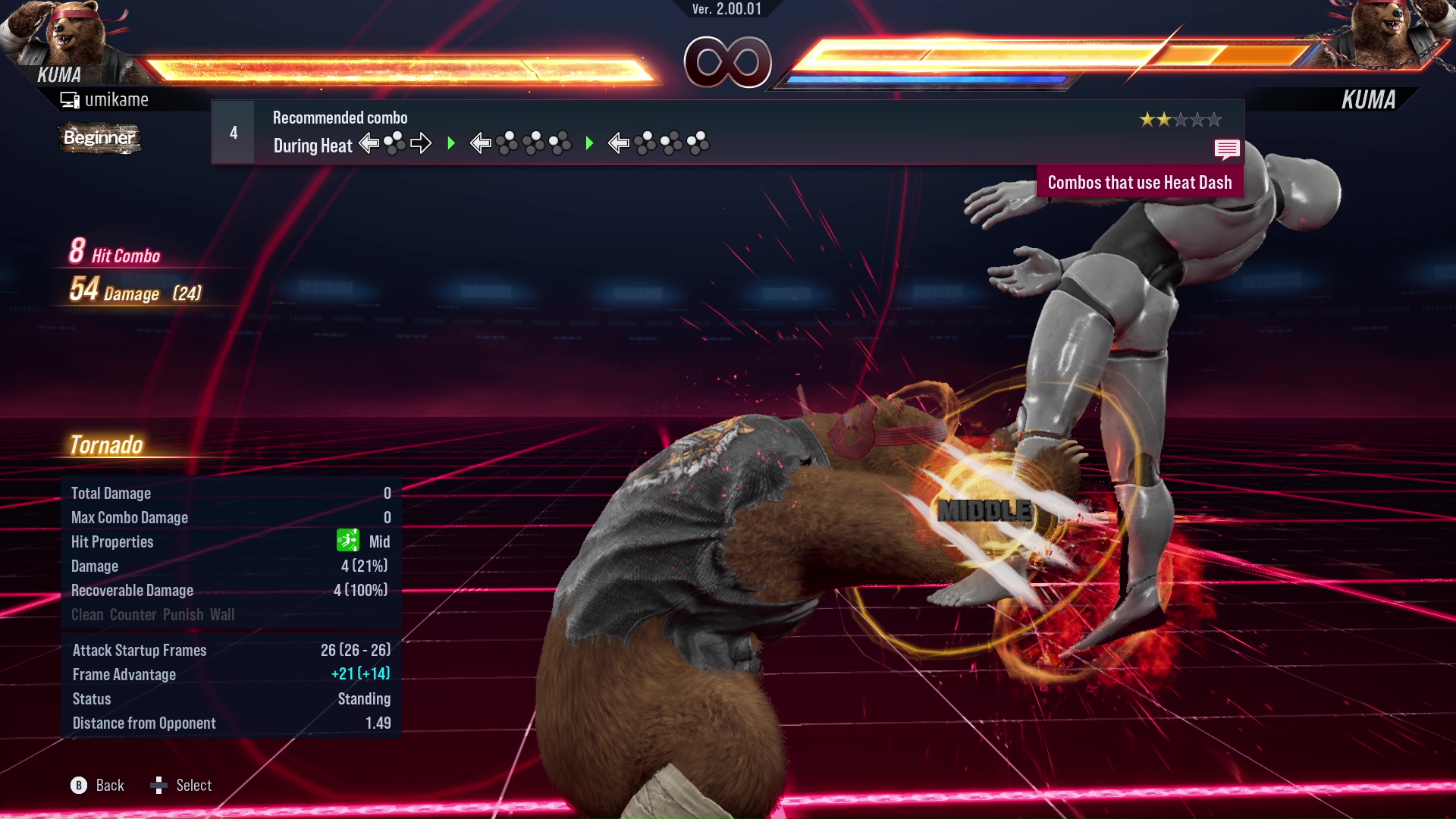
Task: Click the Back option at the bottom
Action: pos(98,786)
